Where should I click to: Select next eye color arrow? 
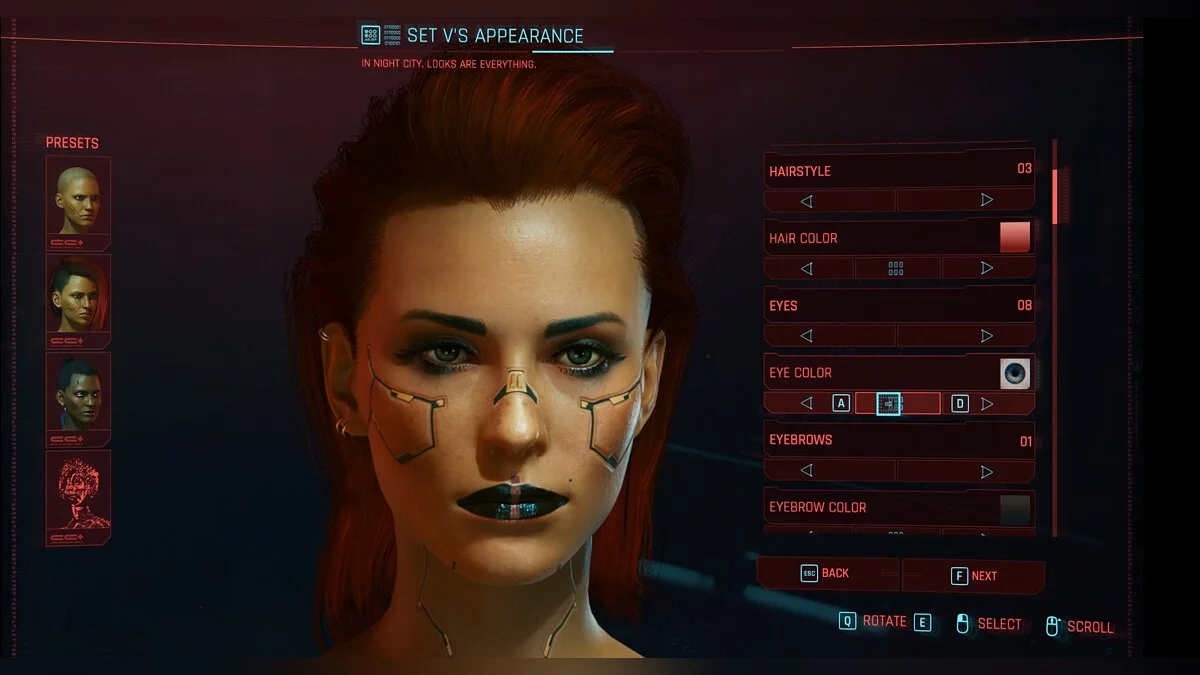tap(987, 403)
